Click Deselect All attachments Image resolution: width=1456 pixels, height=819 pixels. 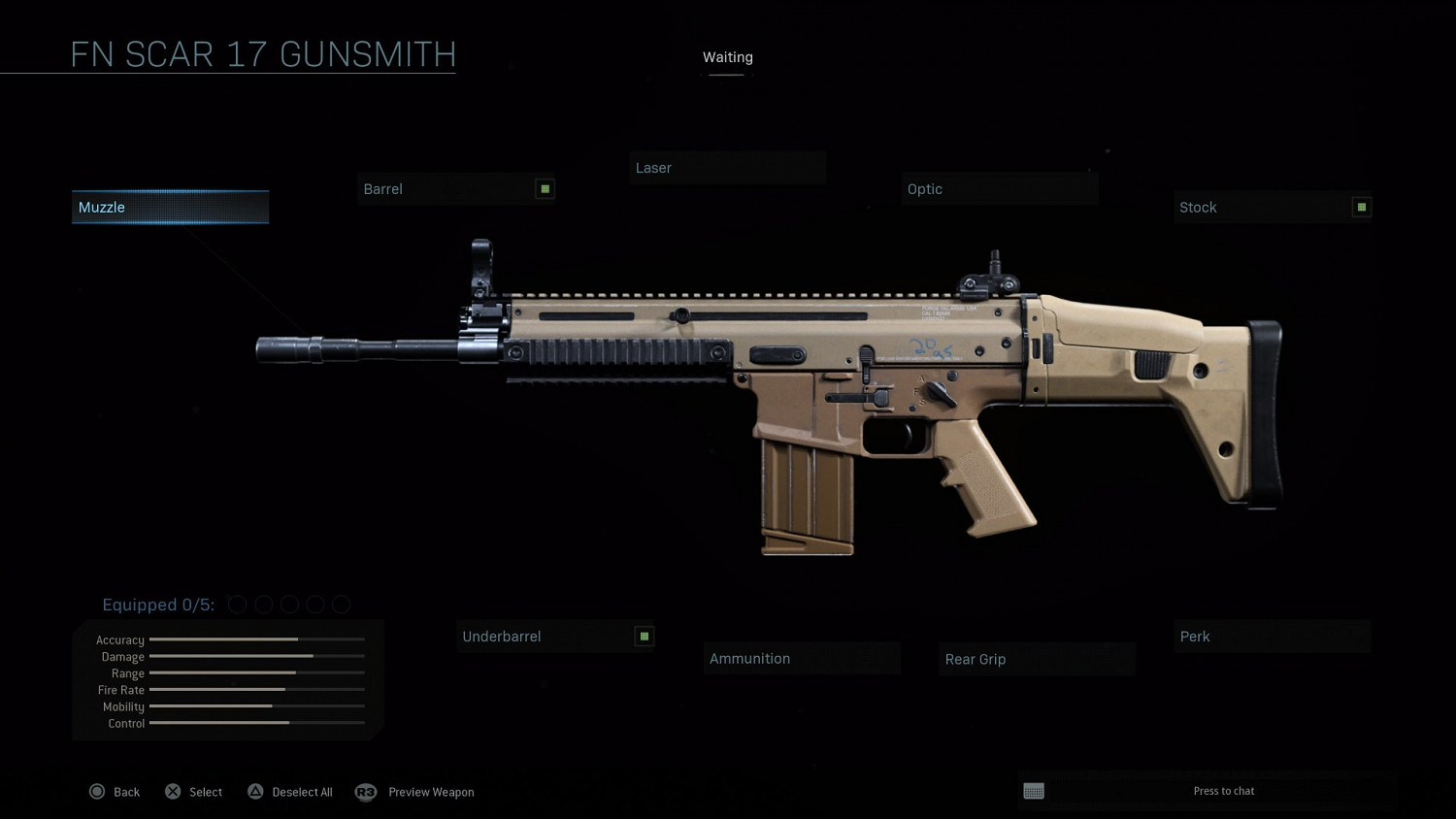(x=290, y=792)
